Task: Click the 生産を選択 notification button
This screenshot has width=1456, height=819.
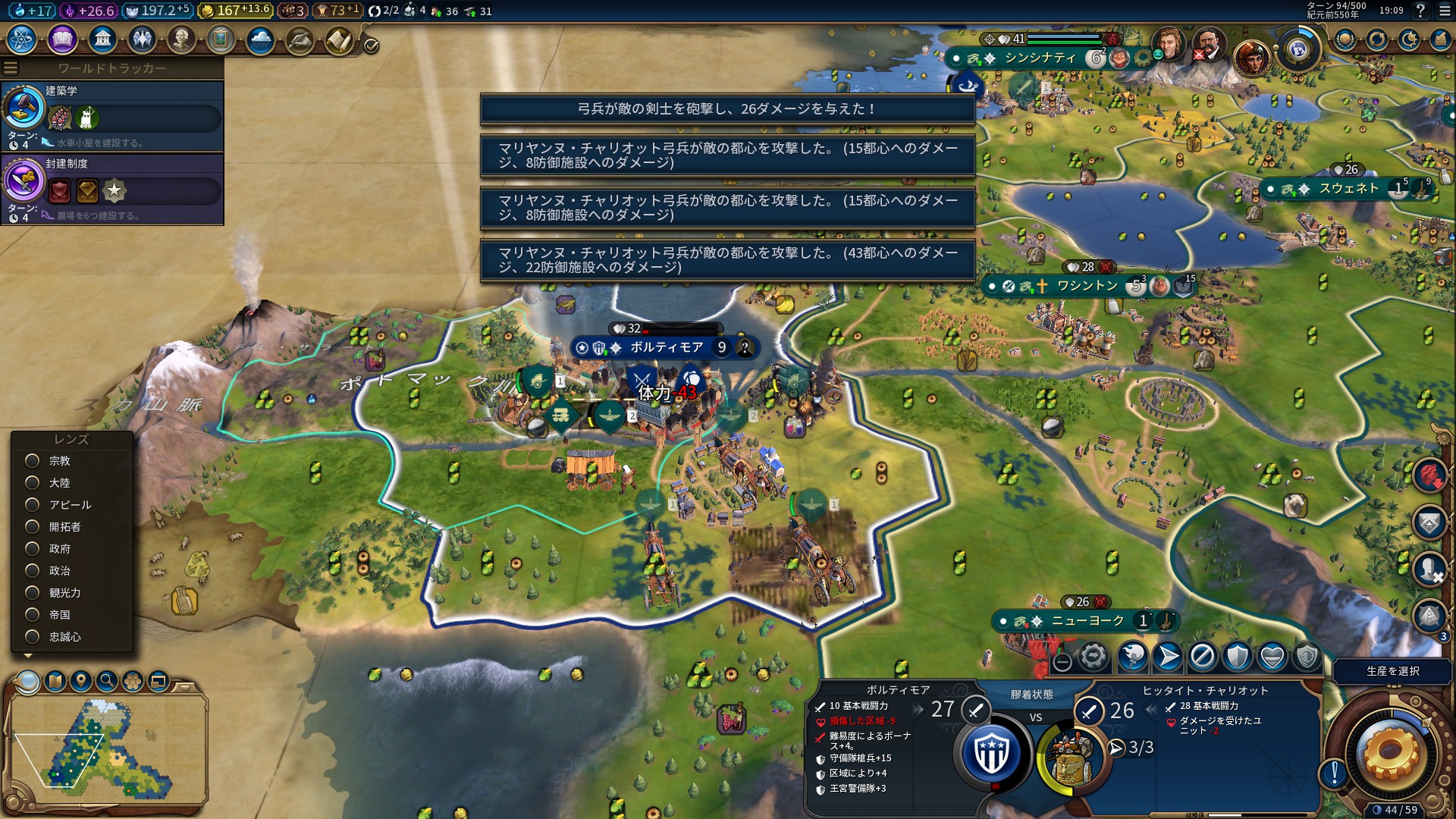Action: (x=1392, y=671)
